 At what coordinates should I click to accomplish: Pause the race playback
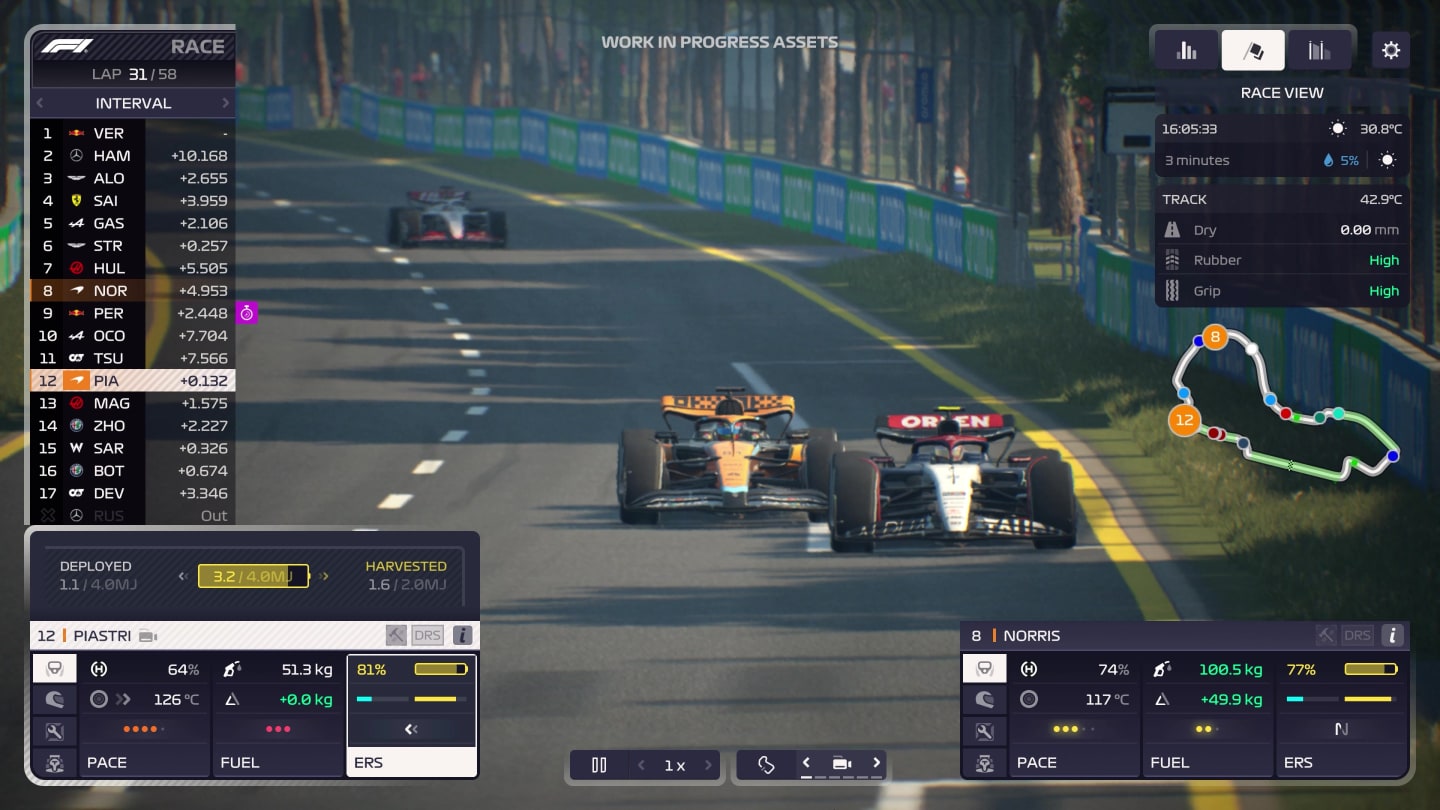[598, 764]
